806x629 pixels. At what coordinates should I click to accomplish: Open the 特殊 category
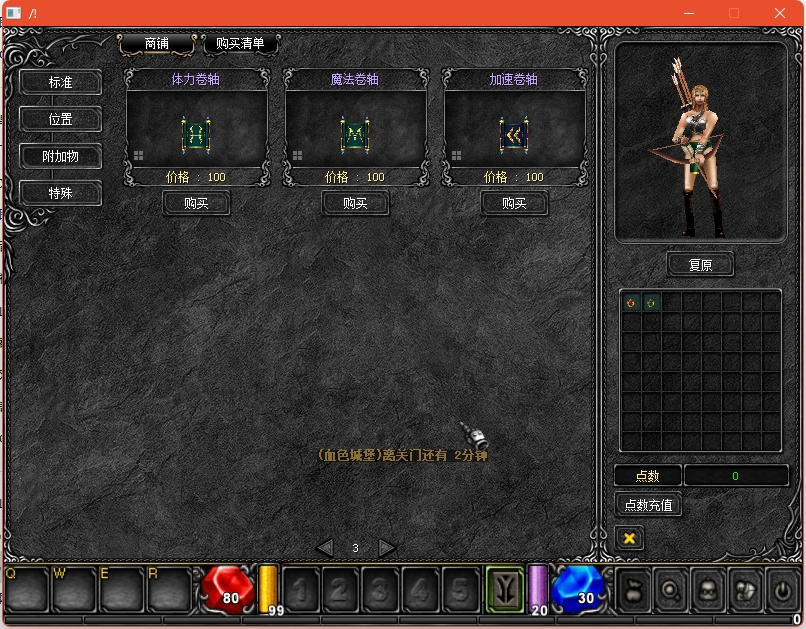(x=61, y=192)
